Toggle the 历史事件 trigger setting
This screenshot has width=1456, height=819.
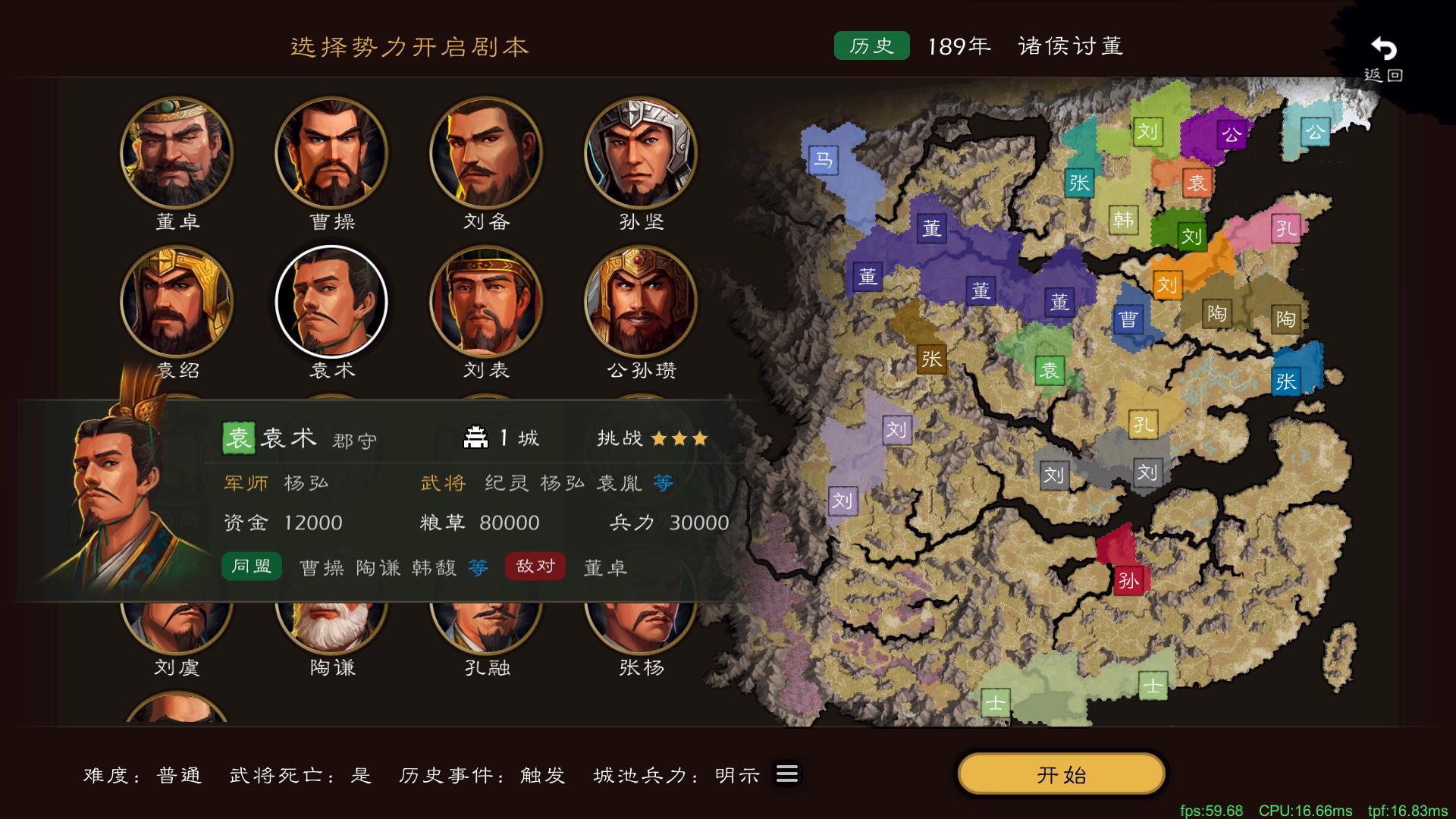point(541,775)
